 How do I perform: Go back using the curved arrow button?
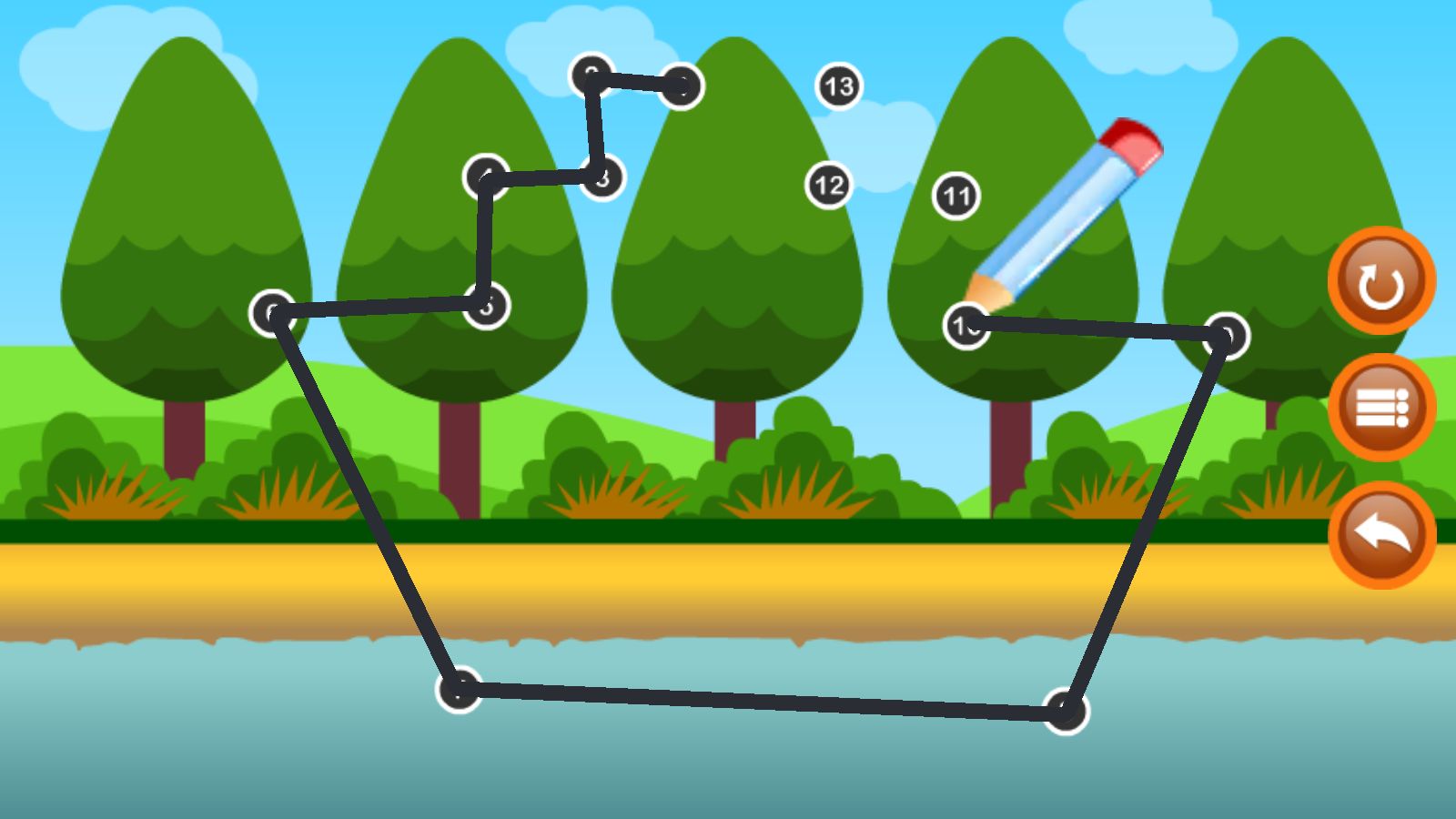[x=1381, y=535]
